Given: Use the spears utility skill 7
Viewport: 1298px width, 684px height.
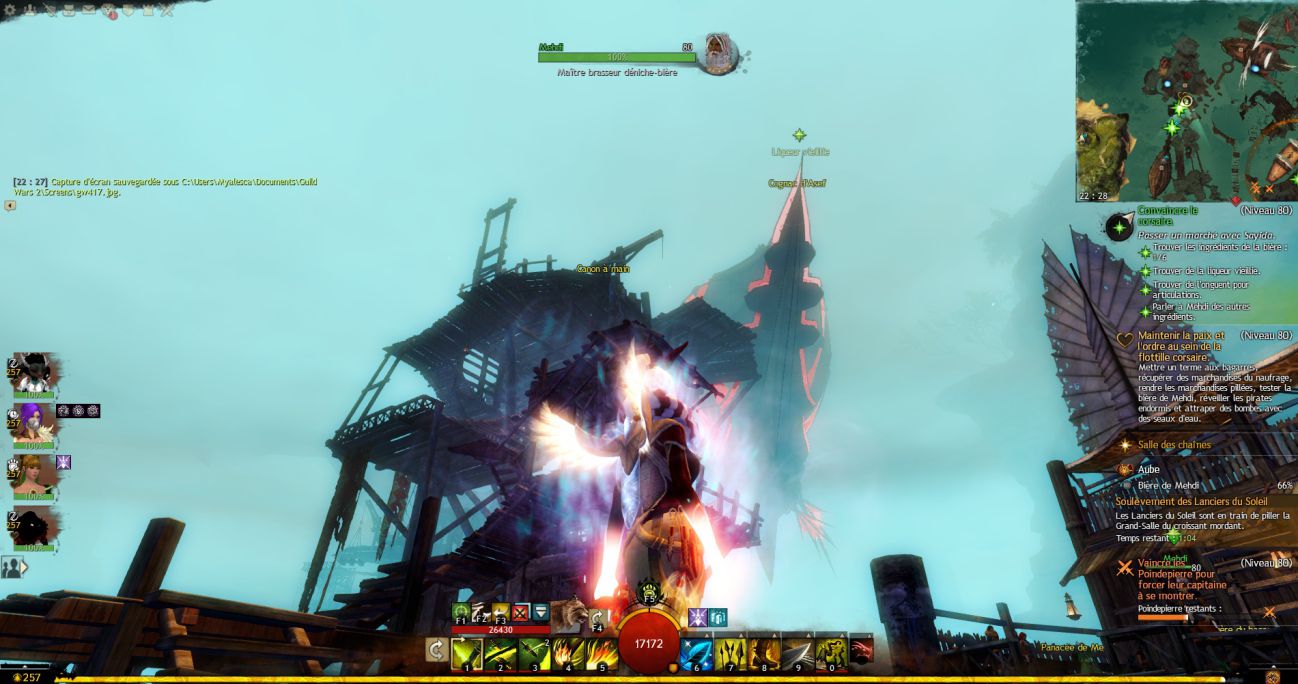Looking at the screenshot, I should pos(730,652).
